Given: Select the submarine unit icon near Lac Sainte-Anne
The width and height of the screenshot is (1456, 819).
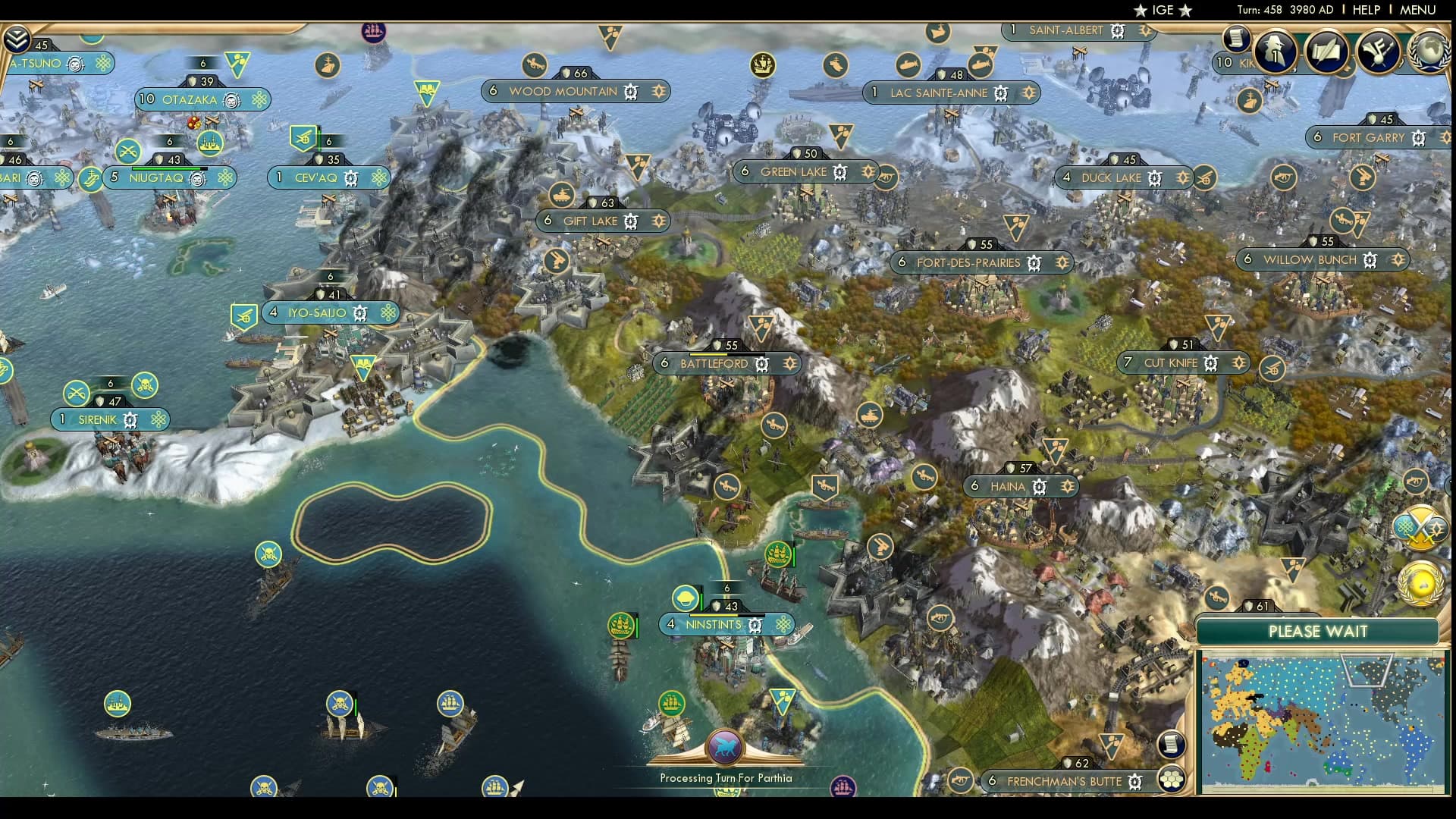Looking at the screenshot, I should tap(907, 65).
